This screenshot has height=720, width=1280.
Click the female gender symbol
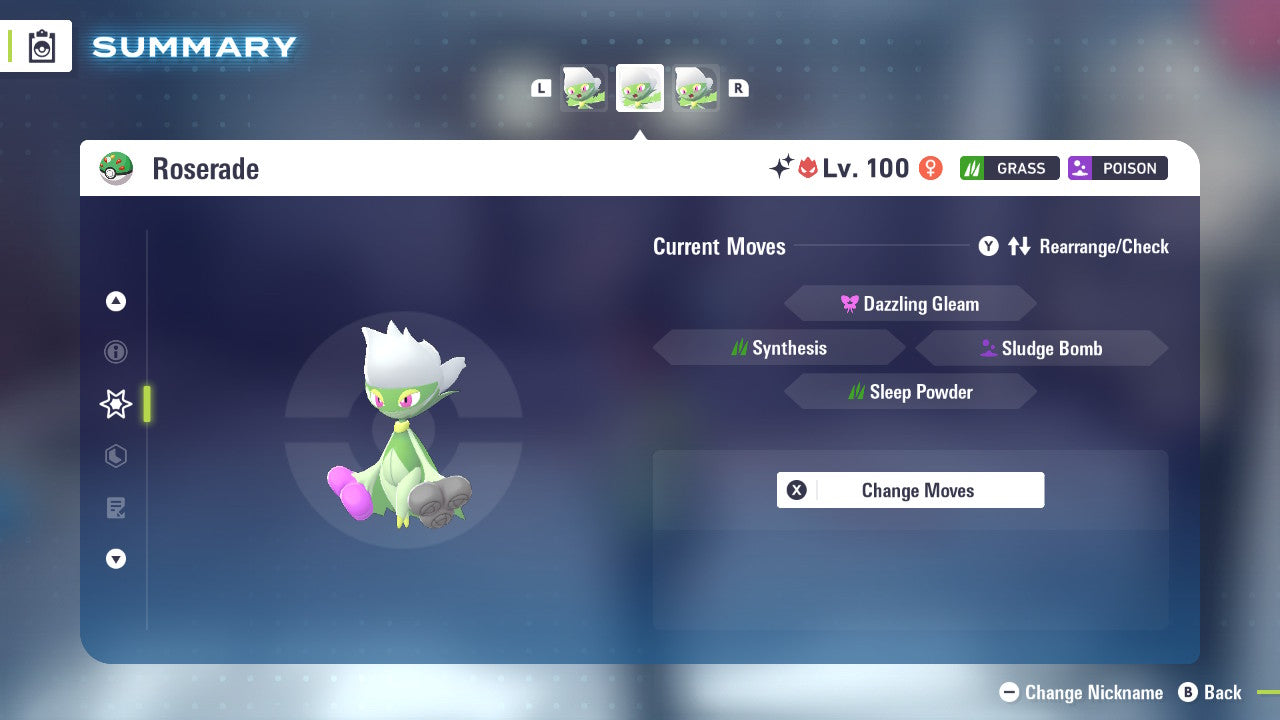pos(930,168)
